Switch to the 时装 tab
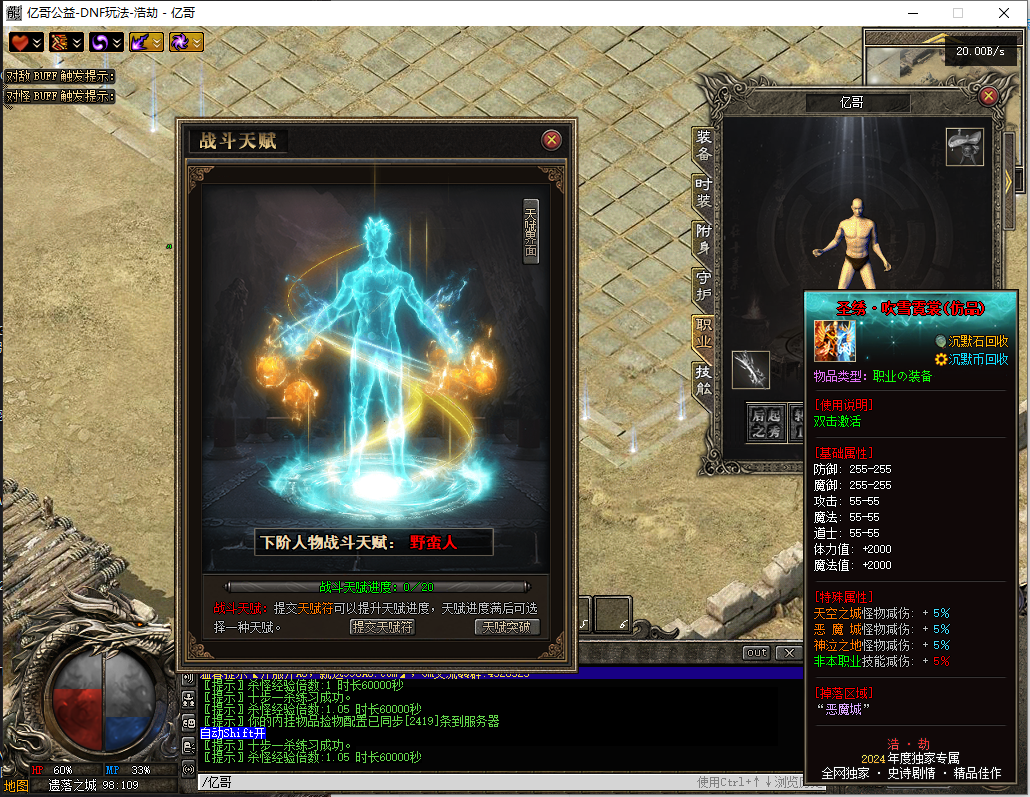Viewport: 1030px width, 797px height. (704, 192)
